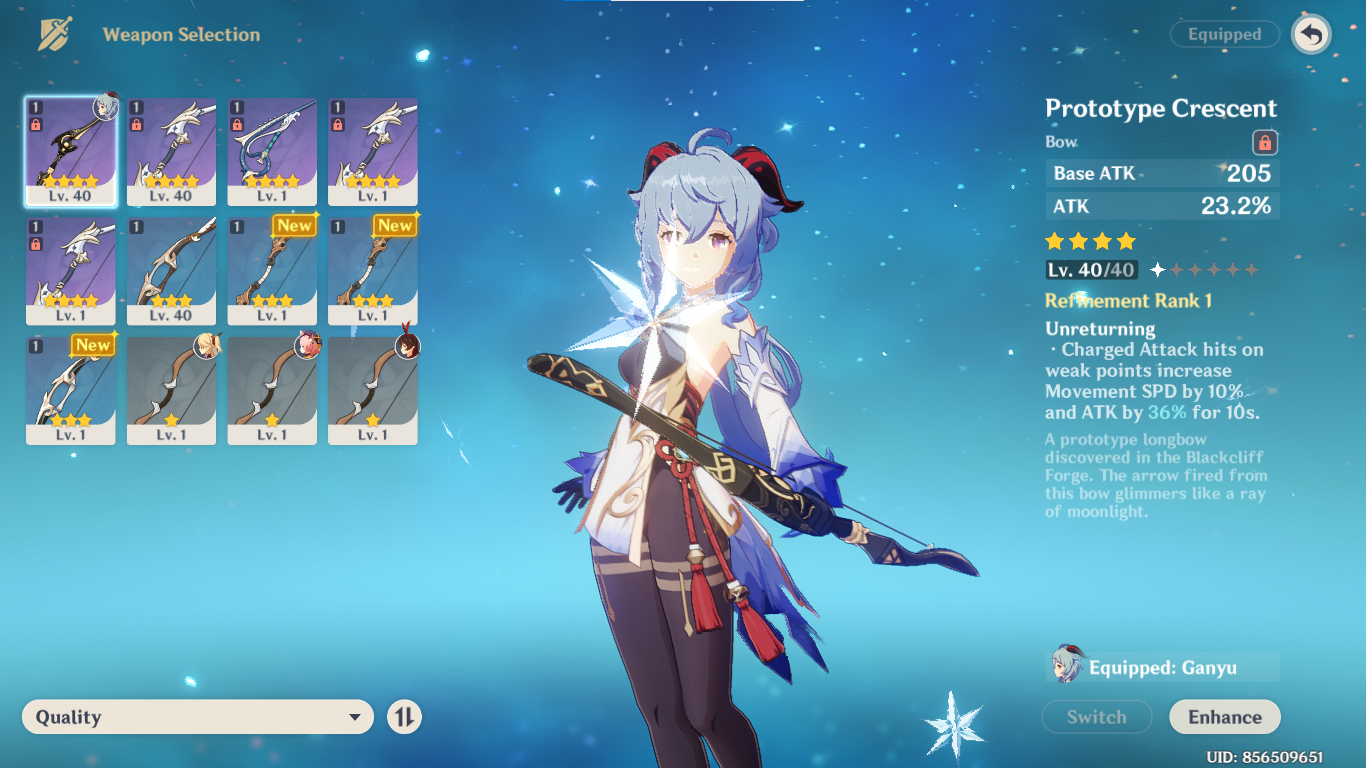Select the white three-star bow marked New

[71, 390]
